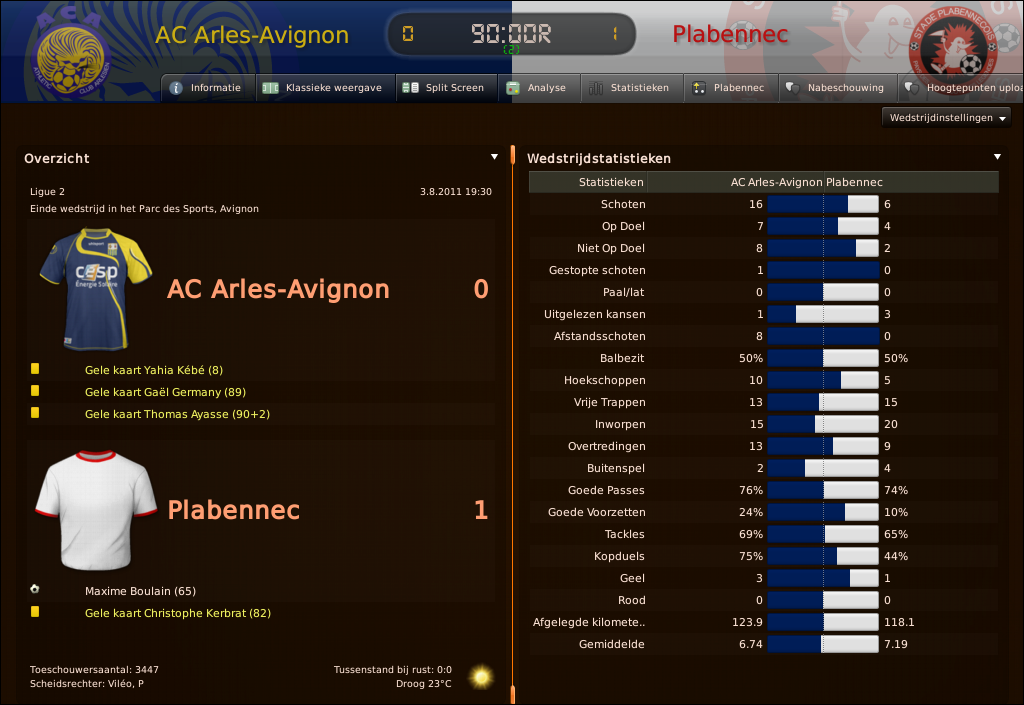Viewport: 1024px width, 705px height.
Task: Expand the Overzicht panel arrow menu
Action: (x=494, y=157)
